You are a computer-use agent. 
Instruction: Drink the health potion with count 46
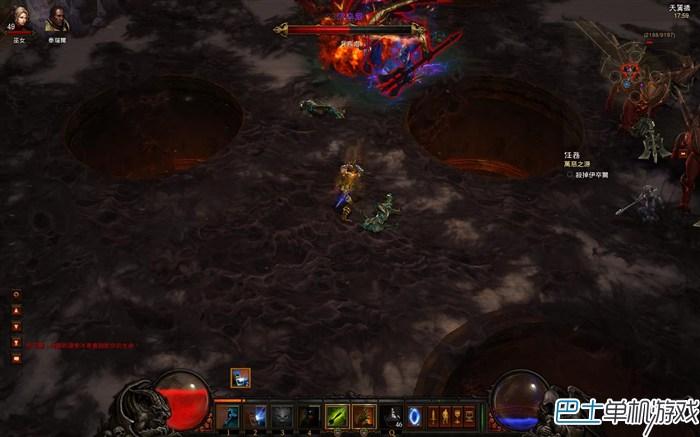click(393, 415)
